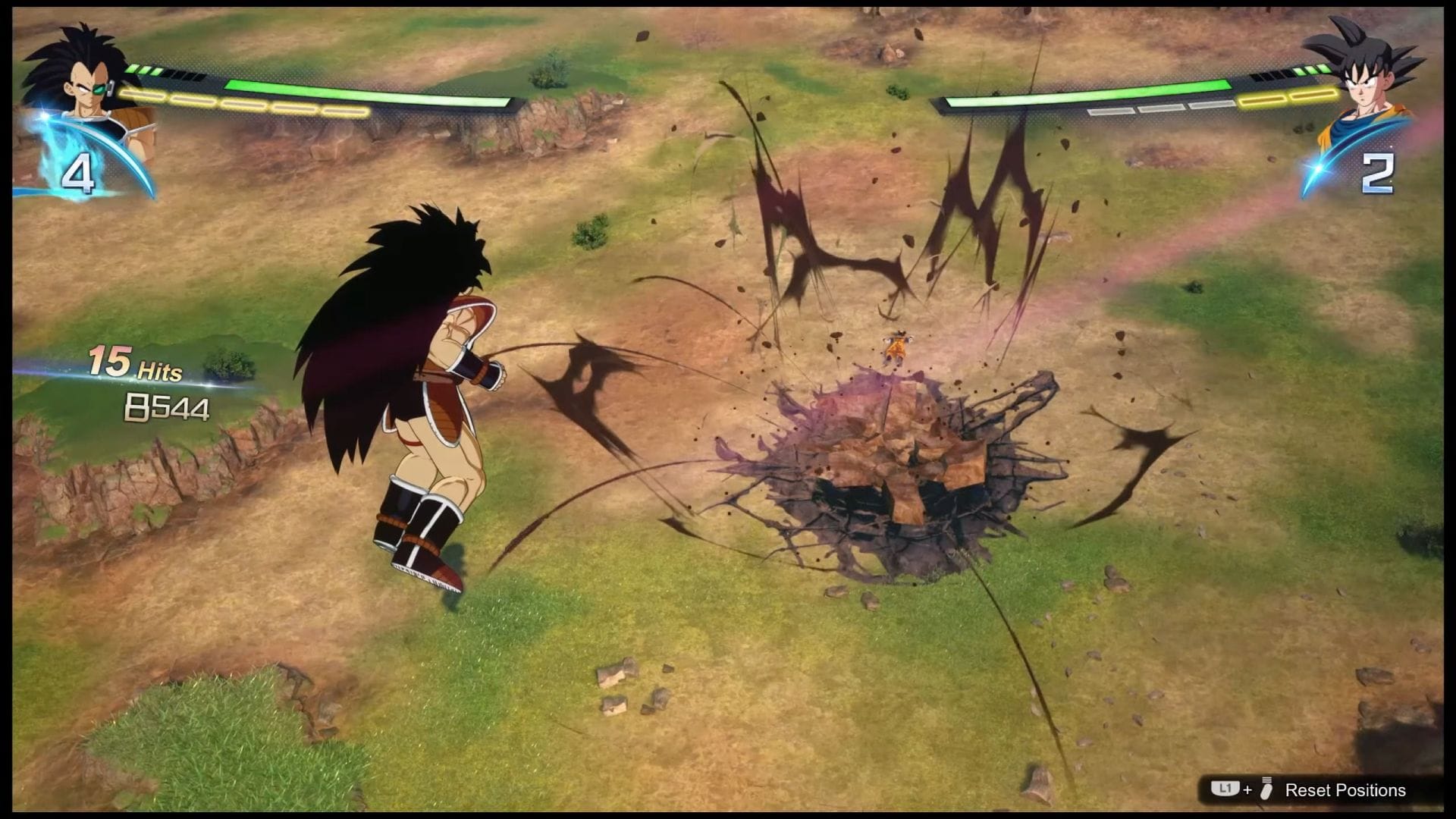Click the touchpad gesture icon beside L1
This screenshot has height=819, width=1456.
click(1265, 789)
